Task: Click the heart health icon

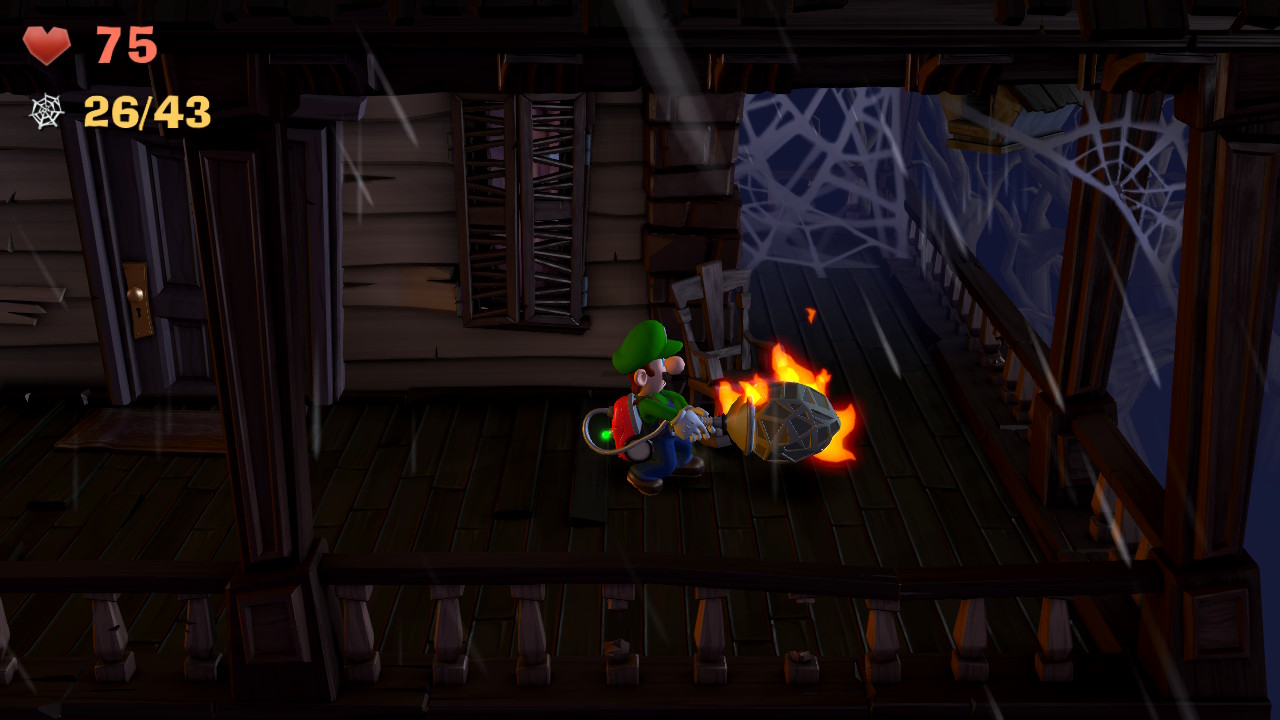Action: coord(47,44)
